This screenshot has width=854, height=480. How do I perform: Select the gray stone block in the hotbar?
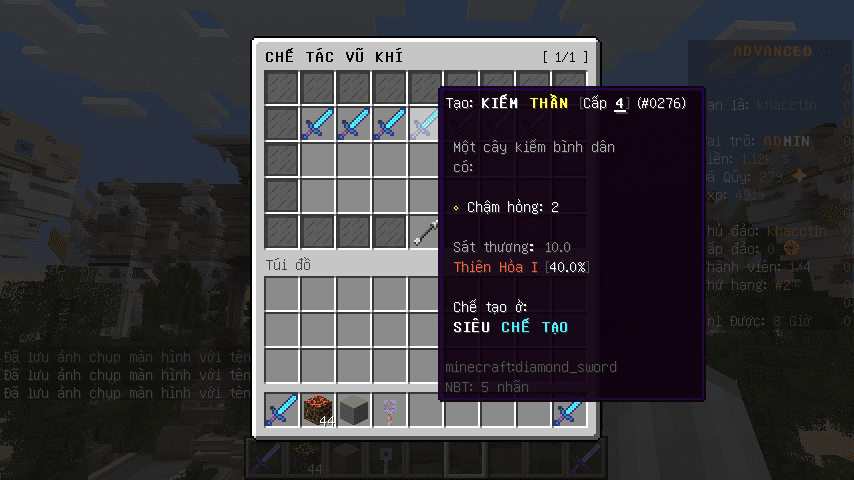tap(354, 410)
